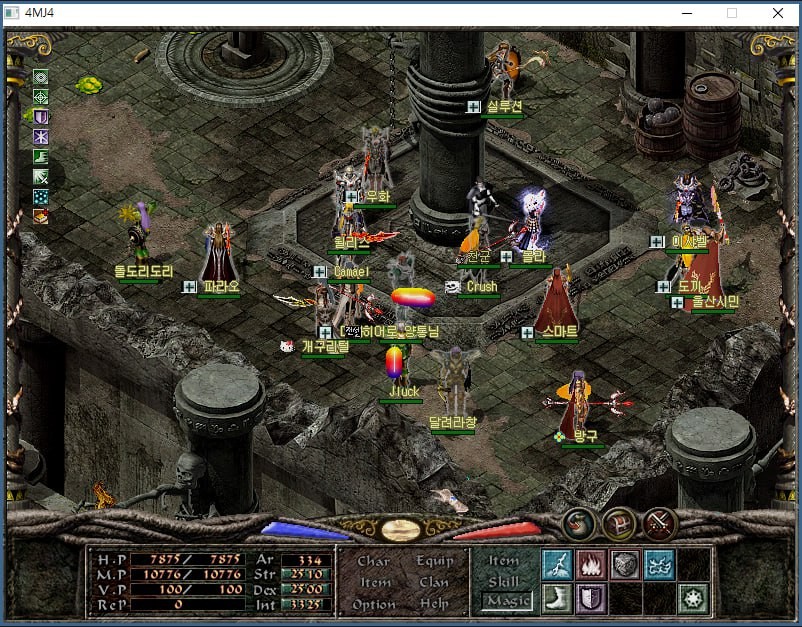
Task: Click the green crosshair target buff icon
Action: click(41, 97)
